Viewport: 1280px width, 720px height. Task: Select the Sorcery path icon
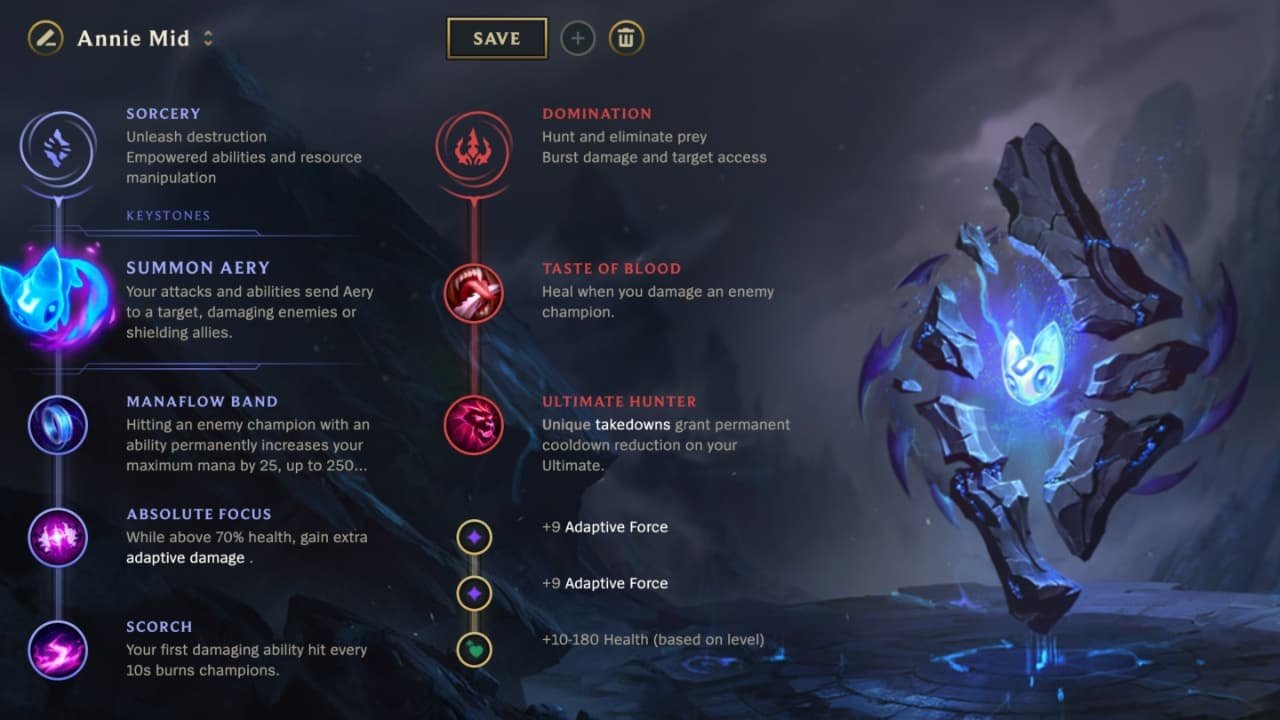click(57, 146)
